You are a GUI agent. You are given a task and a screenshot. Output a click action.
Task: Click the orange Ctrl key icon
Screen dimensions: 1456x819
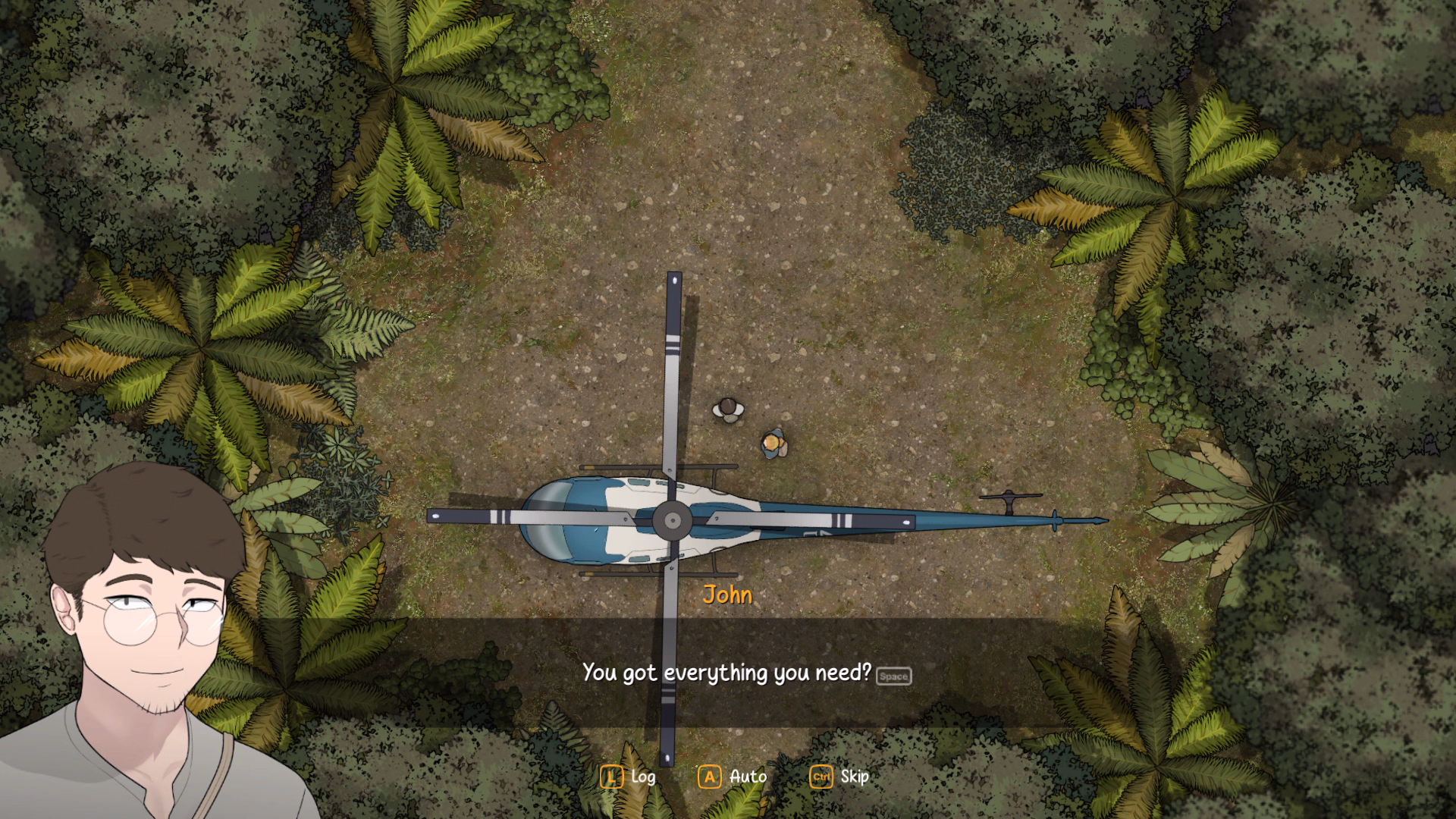821,777
